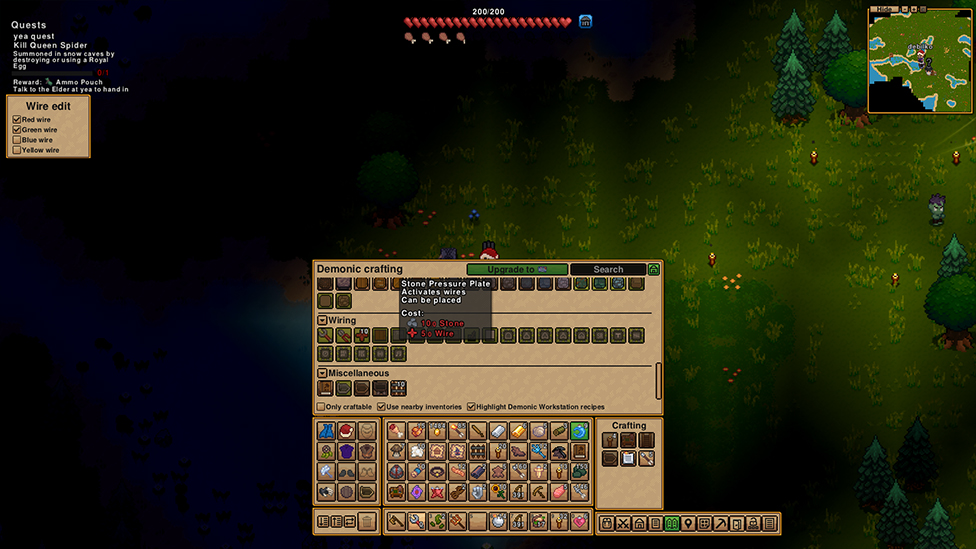
Task: Collapse the Miscellaneous recipe category
Action: [x=323, y=373]
